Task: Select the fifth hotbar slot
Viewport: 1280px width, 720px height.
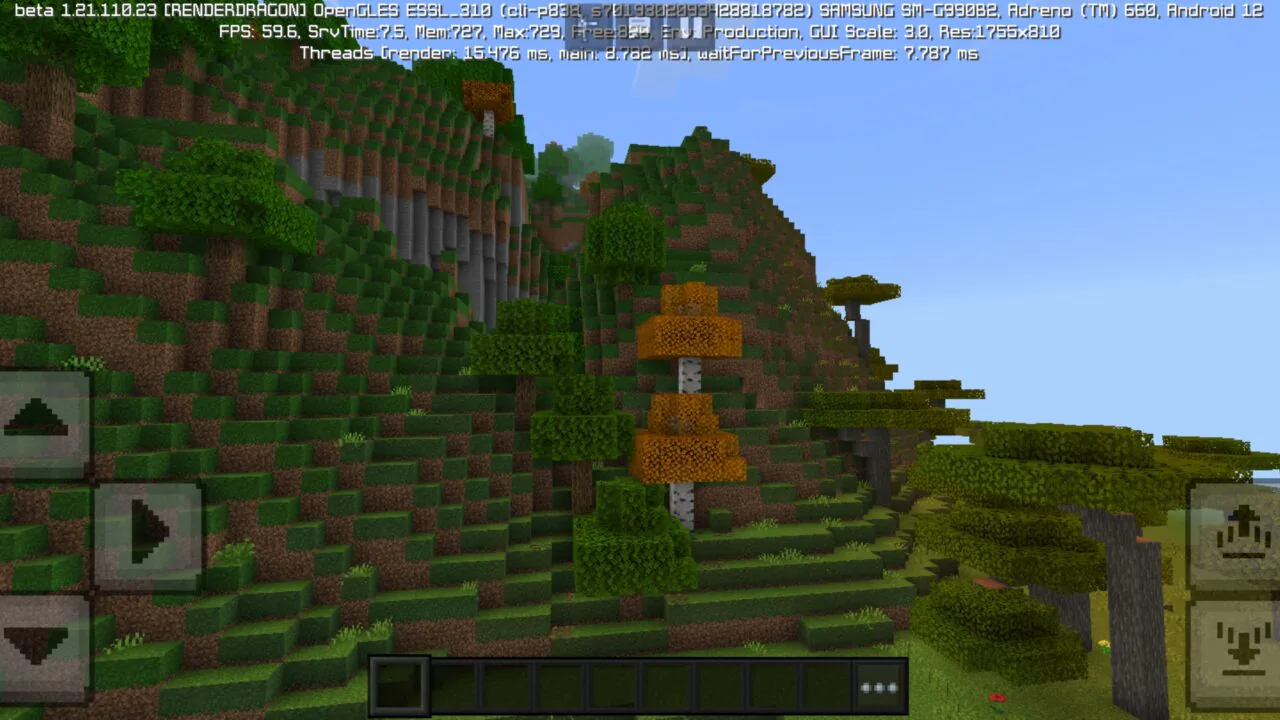Action: click(x=613, y=684)
